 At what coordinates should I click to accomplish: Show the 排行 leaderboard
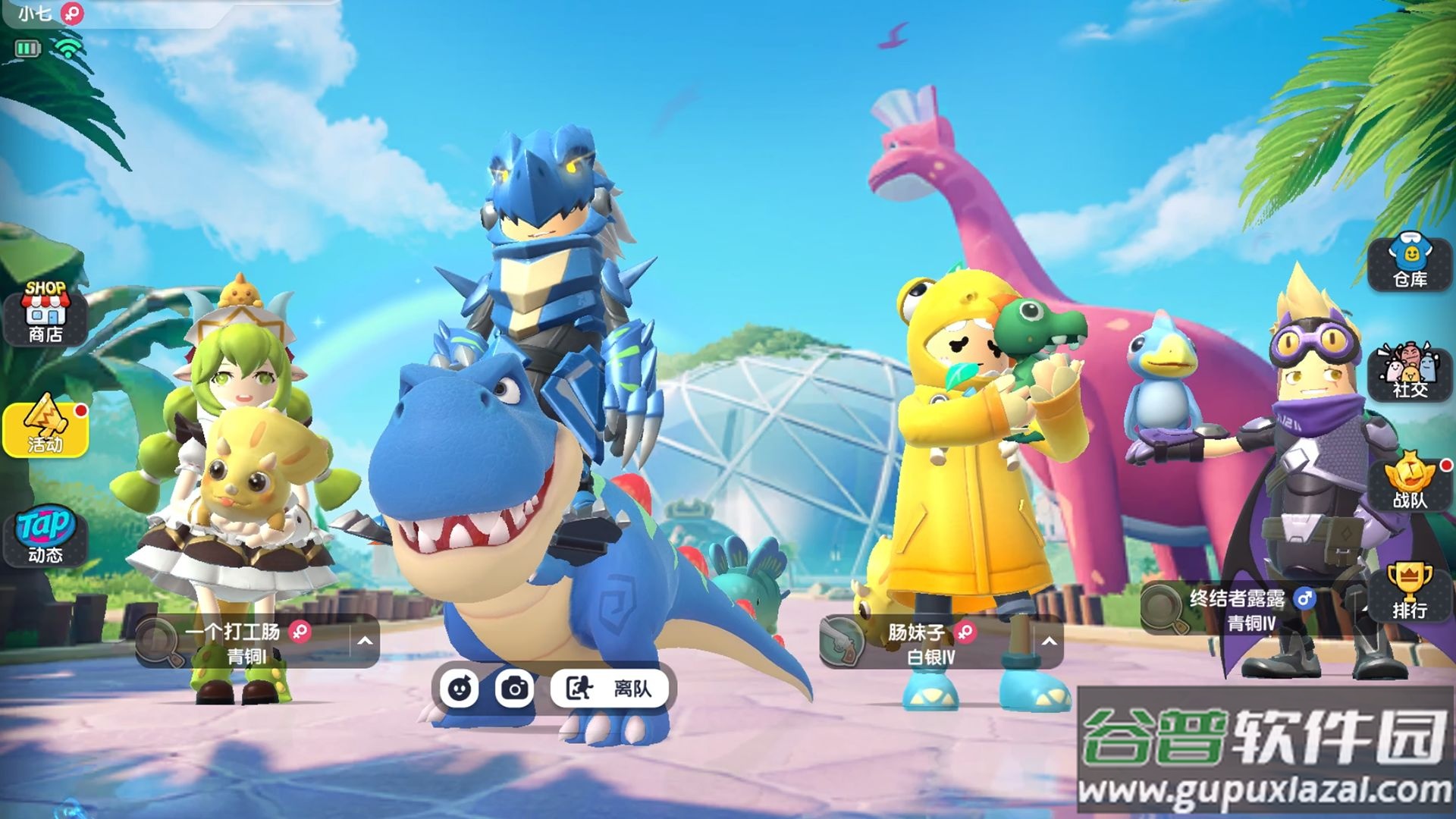pyautogui.click(x=1410, y=591)
